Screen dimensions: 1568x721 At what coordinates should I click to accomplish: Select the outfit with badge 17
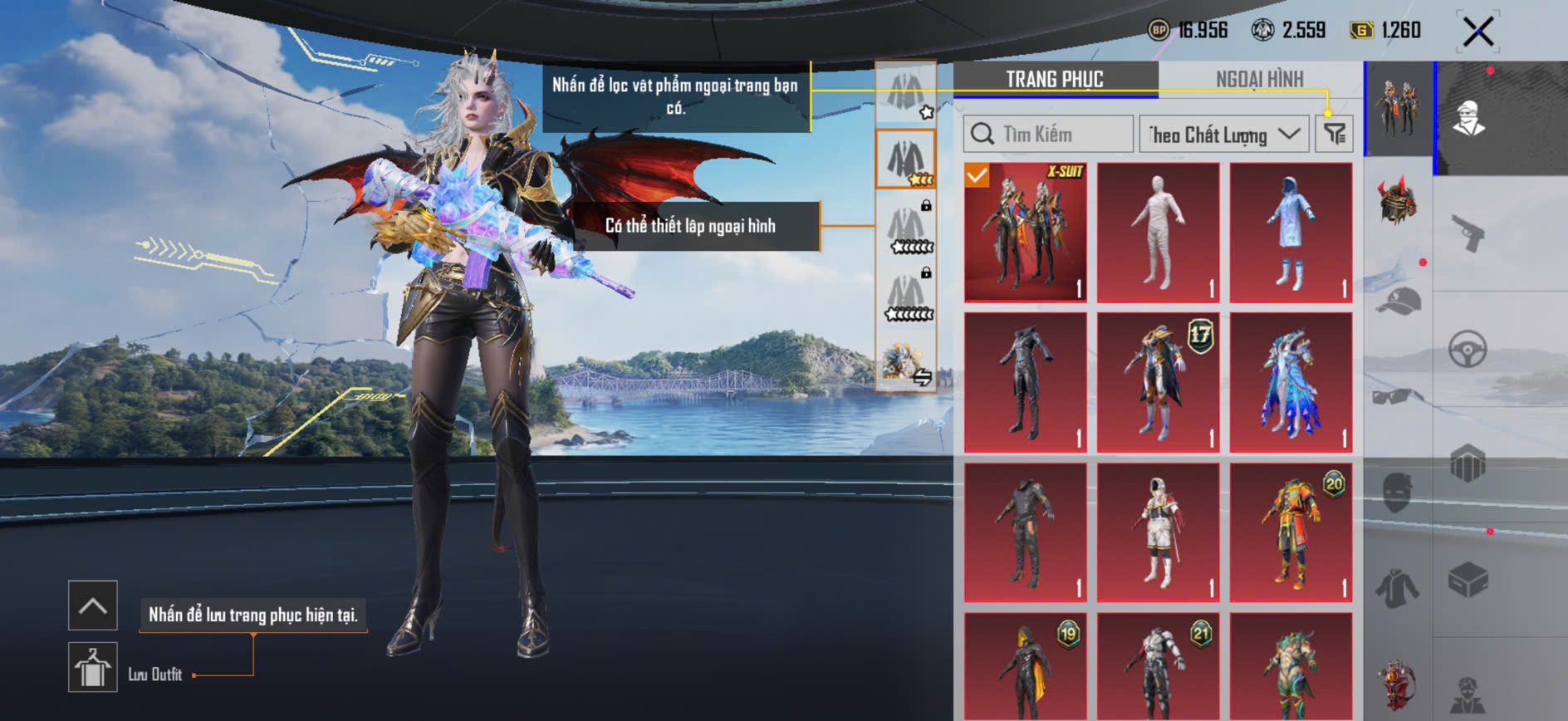[1159, 382]
